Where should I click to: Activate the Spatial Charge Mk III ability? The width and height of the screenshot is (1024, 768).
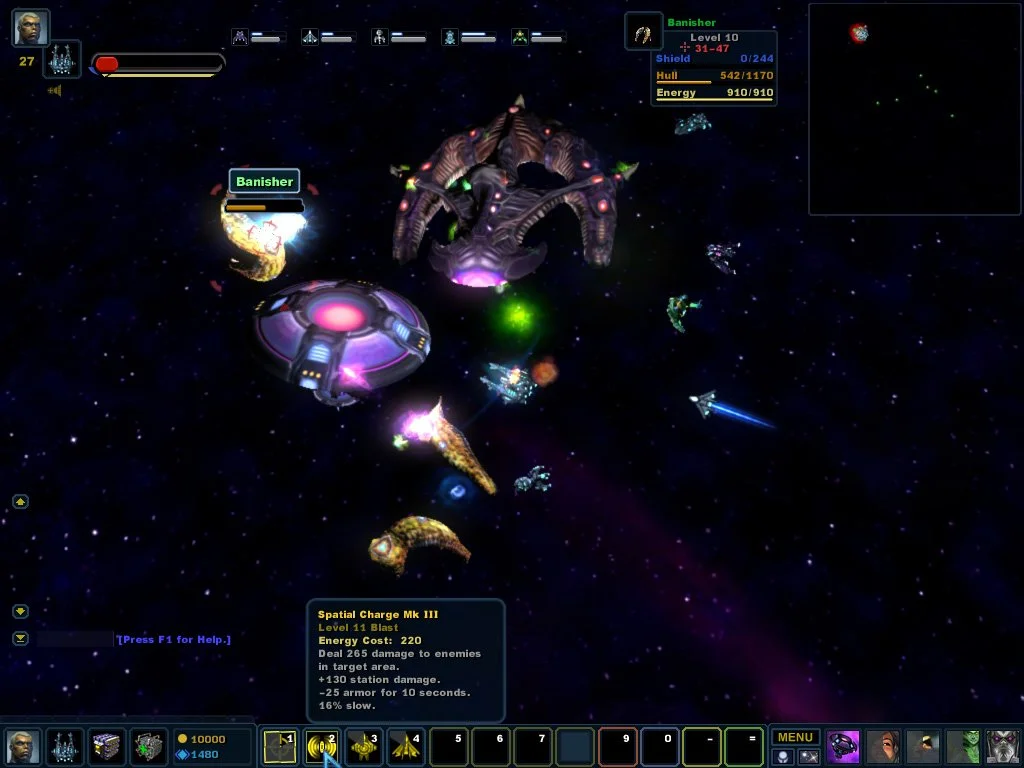coord(322,747)
